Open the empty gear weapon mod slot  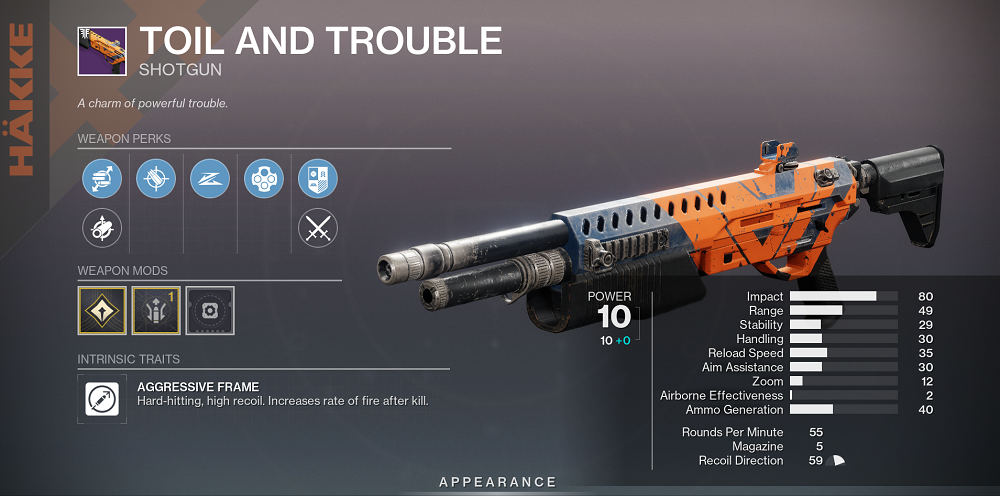tap(210, 310)
